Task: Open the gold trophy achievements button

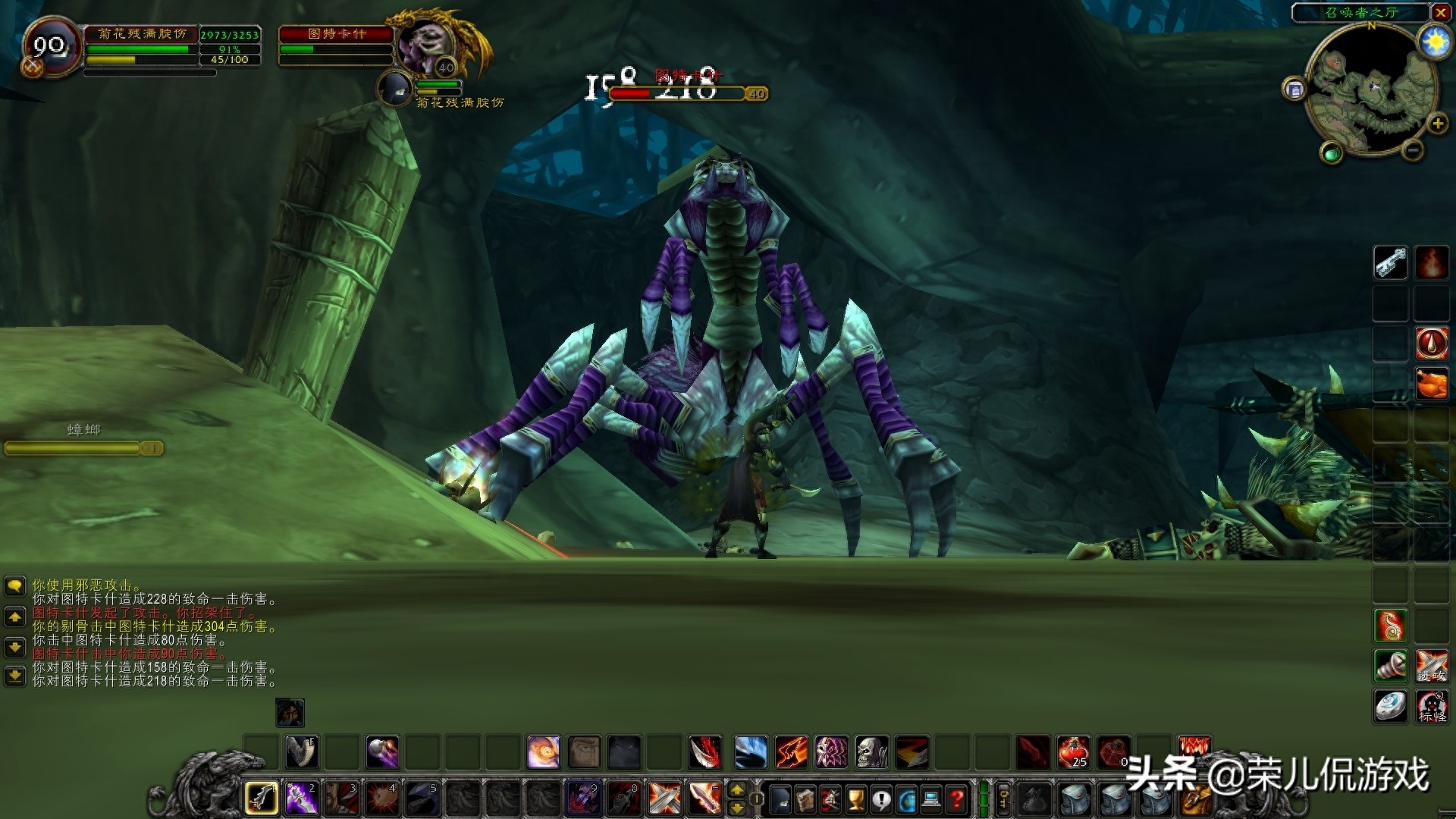Action: (855, 799)
